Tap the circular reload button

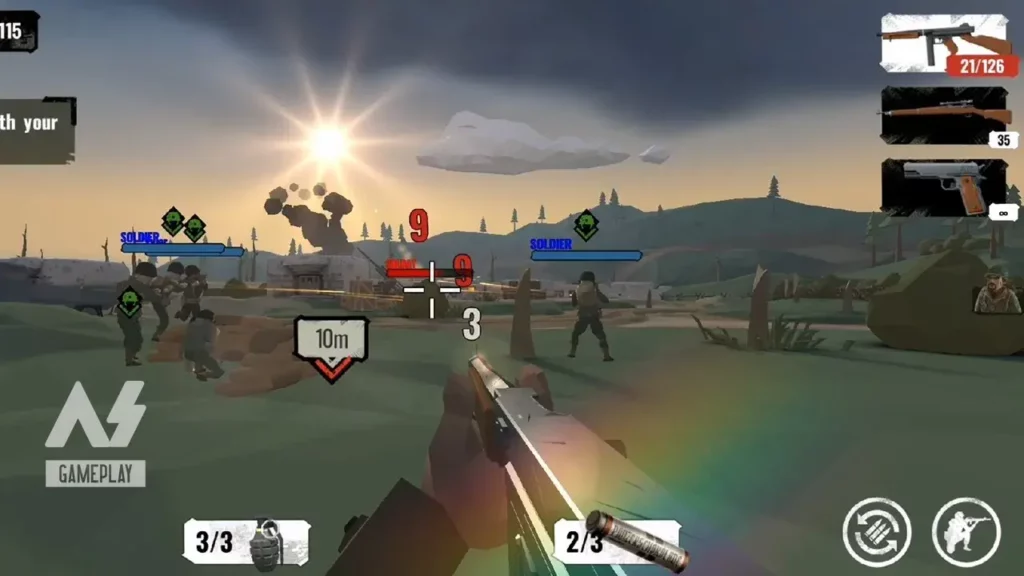[877, 531]
